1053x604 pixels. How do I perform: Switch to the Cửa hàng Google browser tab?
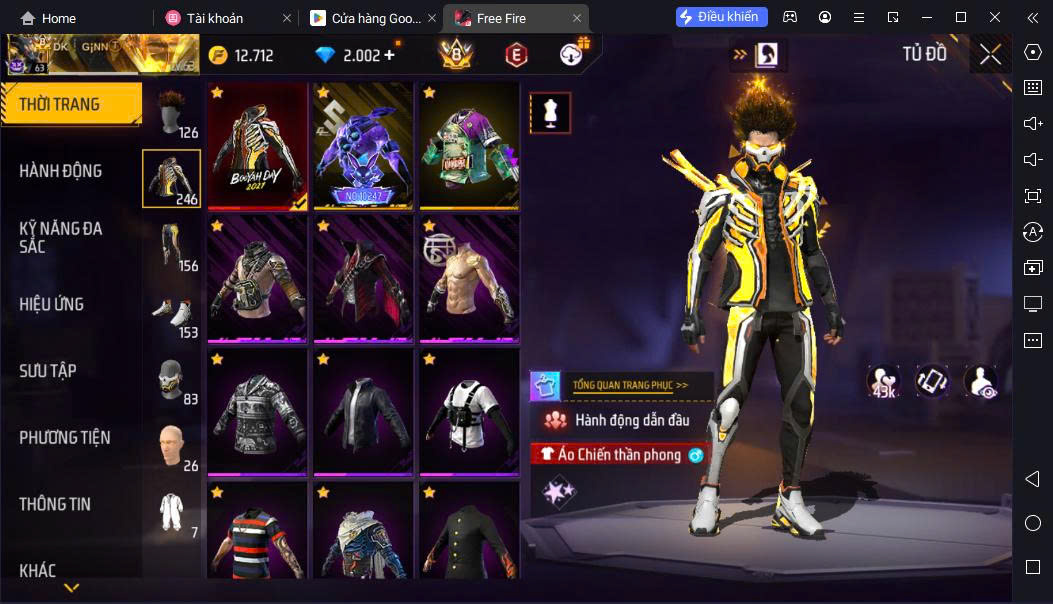click(x=363, y=18)
